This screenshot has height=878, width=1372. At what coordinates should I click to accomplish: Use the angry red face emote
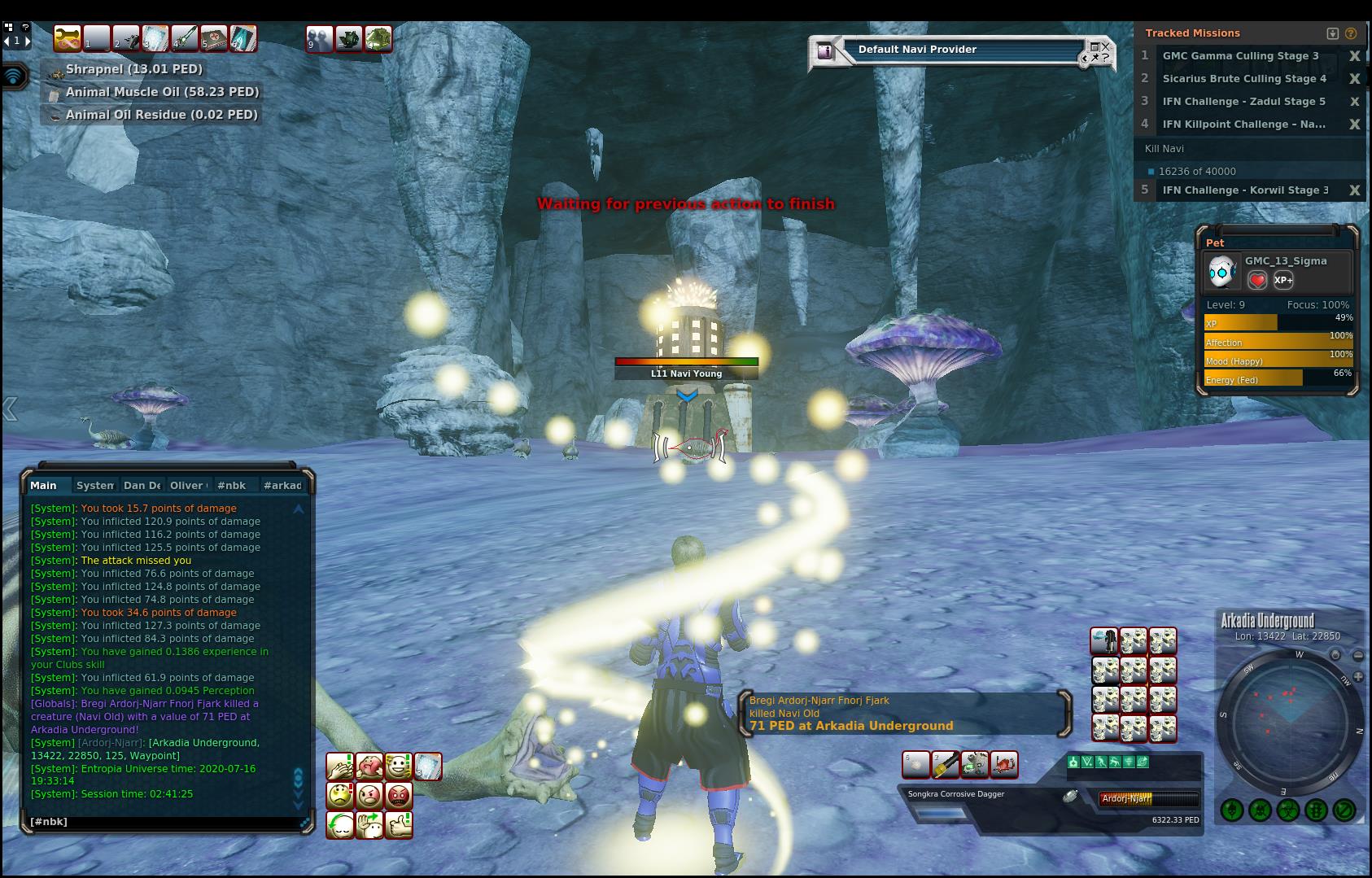399,795
